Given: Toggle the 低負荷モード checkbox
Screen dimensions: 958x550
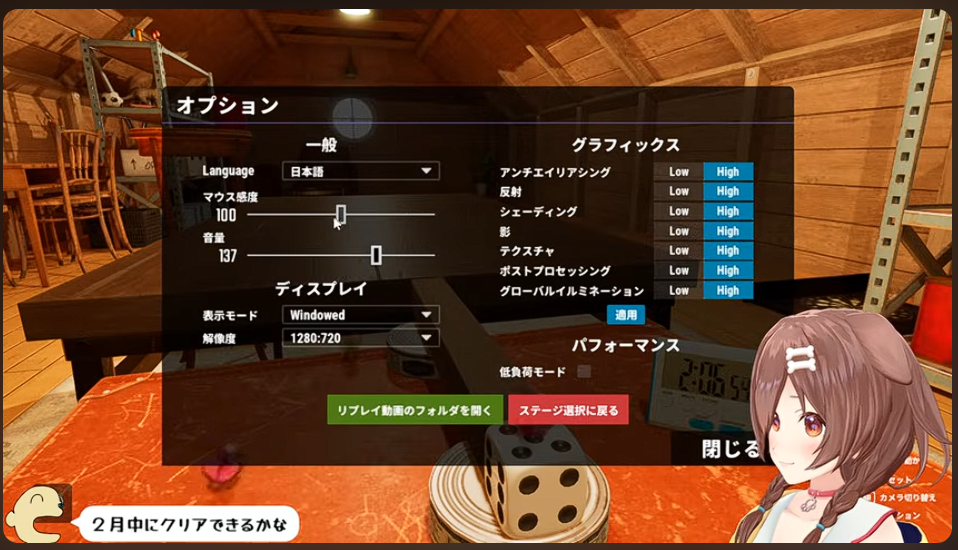Looking at the screenshot, I should (x=584, y=372).
